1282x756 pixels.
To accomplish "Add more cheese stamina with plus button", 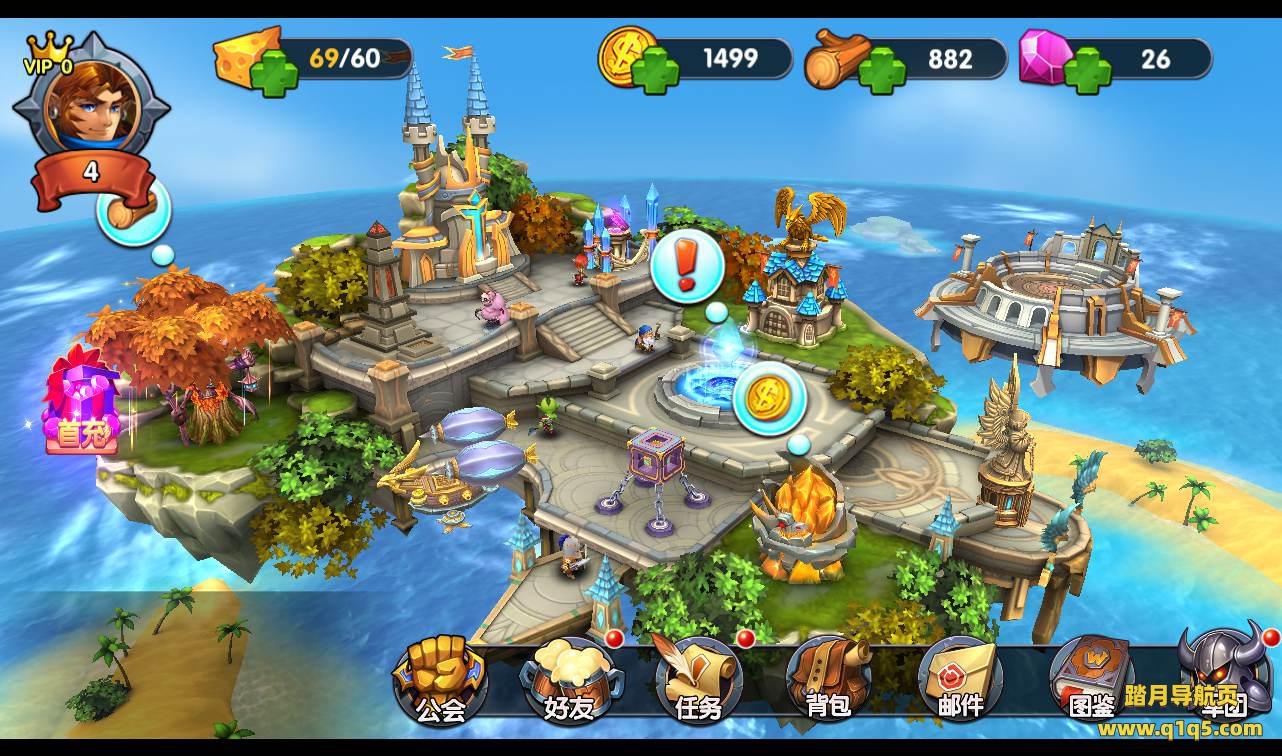I will 274,72.
